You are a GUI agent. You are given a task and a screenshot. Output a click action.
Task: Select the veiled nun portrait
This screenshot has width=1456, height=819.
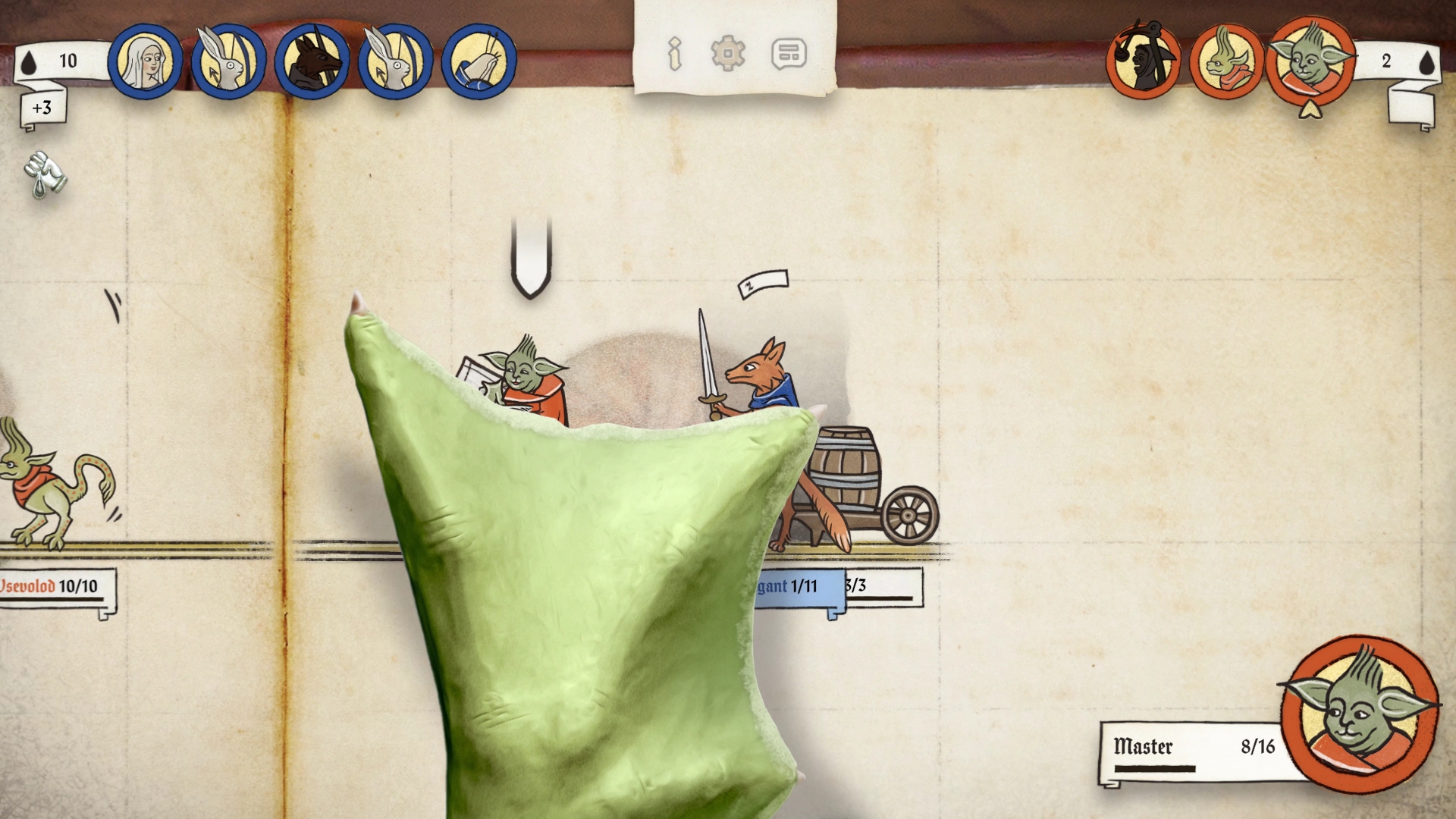point(145,61)
